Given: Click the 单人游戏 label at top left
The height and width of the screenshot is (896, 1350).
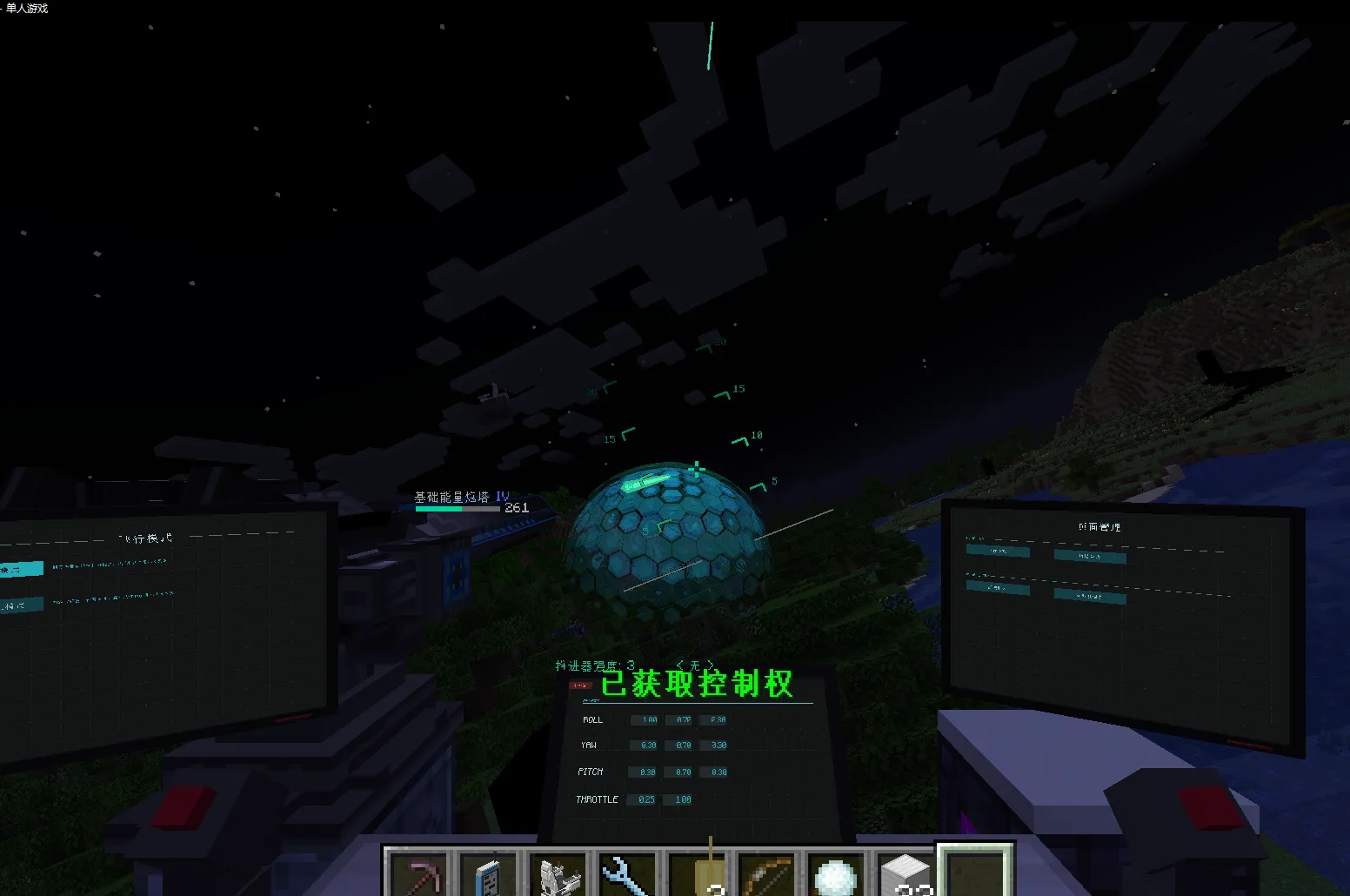Looking at the screenshot, I should pos(25,9).
